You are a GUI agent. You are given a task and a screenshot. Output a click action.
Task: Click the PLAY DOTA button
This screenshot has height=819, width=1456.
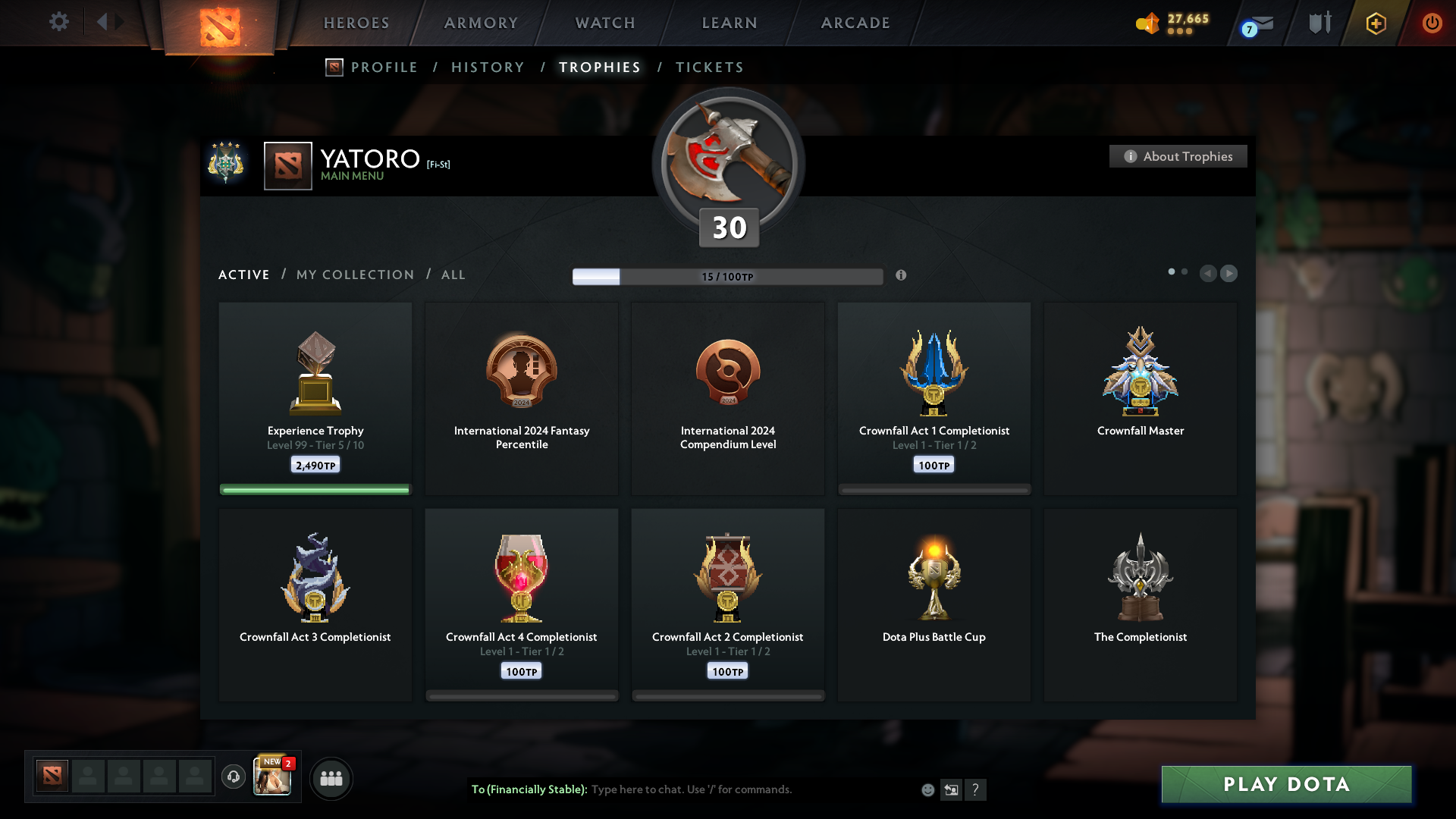[x=1285, y=785]
